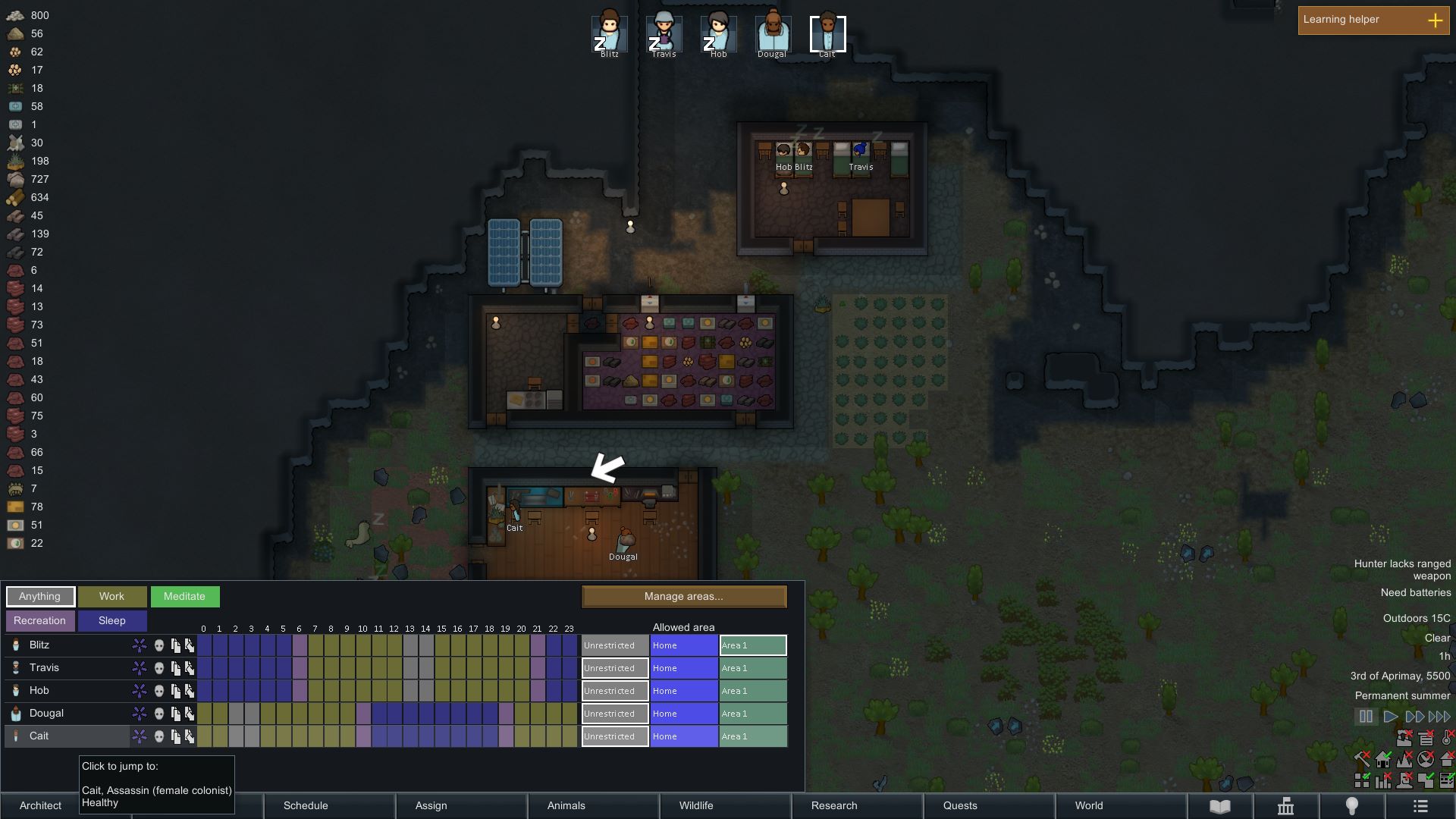The image size is (1456, 819).
Task: Activate triple-speed fast forward
Action: (x=1440, y=715)
